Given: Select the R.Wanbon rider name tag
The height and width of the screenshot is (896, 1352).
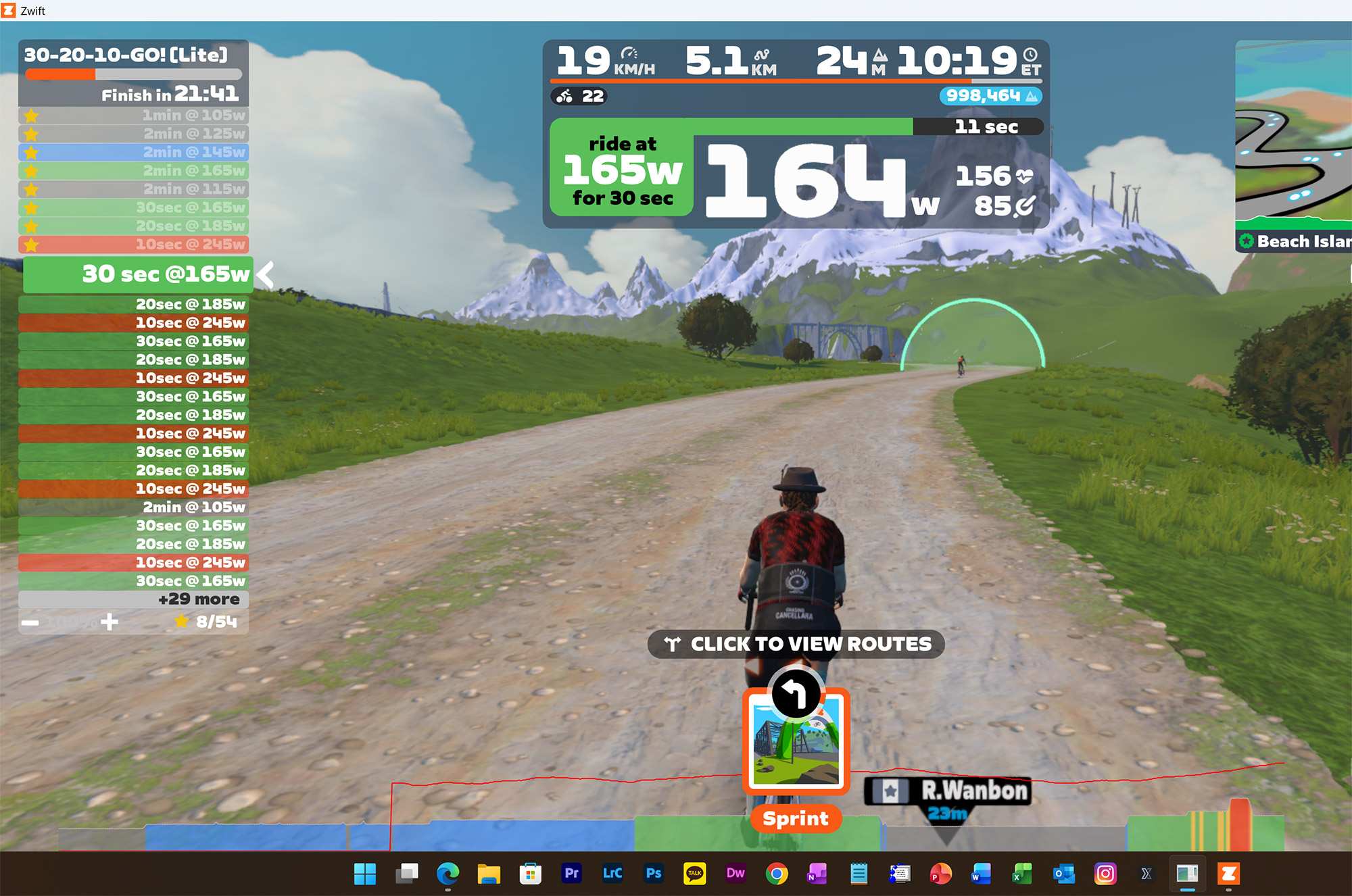Looking at the screenshot, I should pos(948,791).
